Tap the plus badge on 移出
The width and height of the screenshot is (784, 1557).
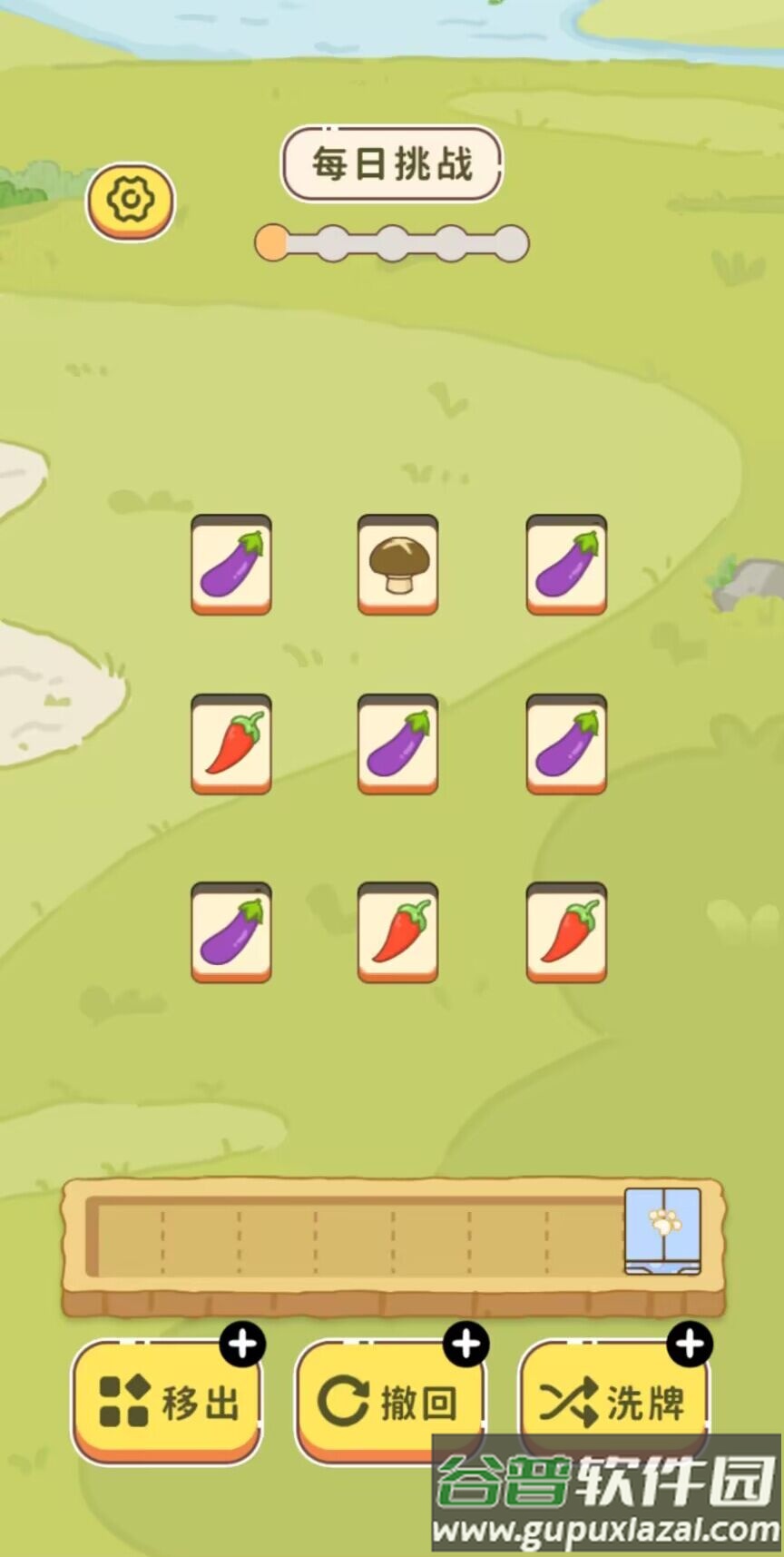(242, 1344)
